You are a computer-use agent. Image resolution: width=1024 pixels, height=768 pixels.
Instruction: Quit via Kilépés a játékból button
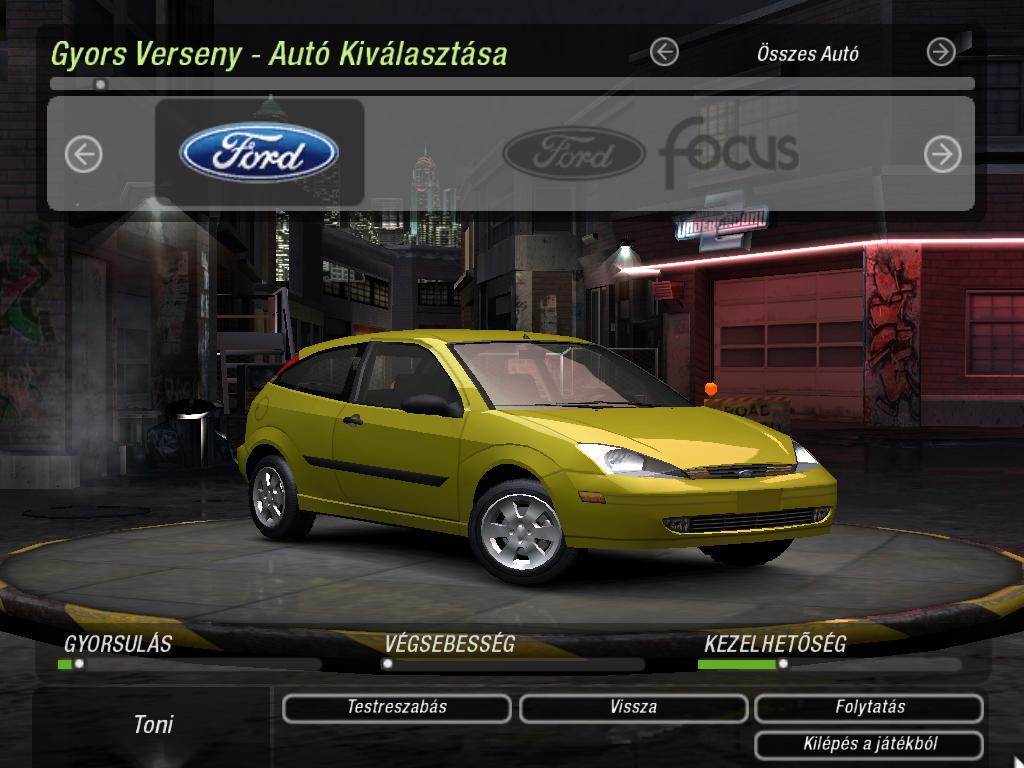click(x=869, y=745)
